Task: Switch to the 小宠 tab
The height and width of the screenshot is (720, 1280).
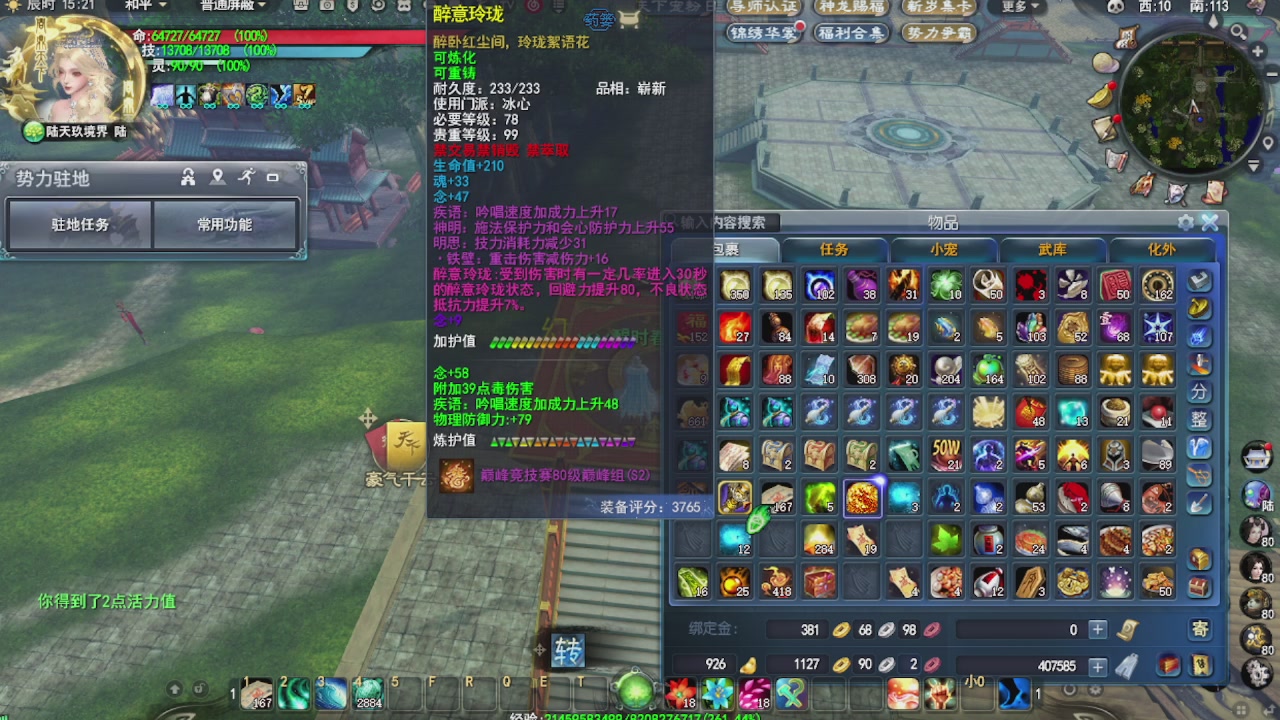Action: pyautogui.click(x=944, y=250)
